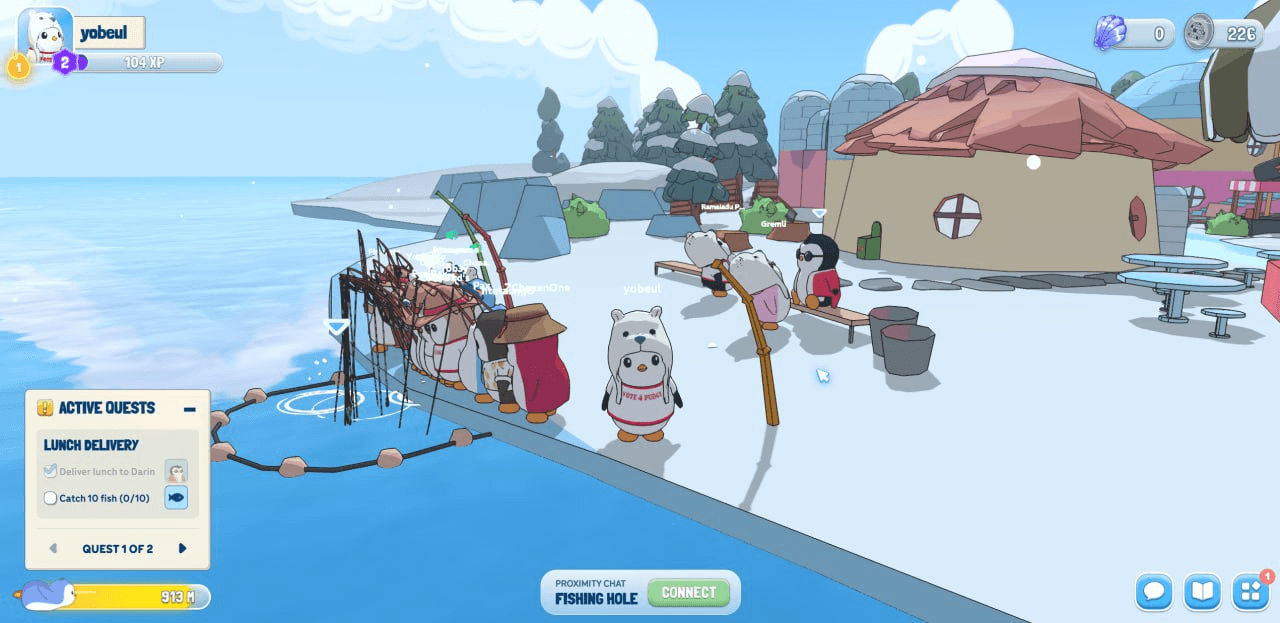The width and height of the screenshot is (1280, 623).
Task: Toggle the Catch 10 fish objective checkbox
Action: point(51,498)
